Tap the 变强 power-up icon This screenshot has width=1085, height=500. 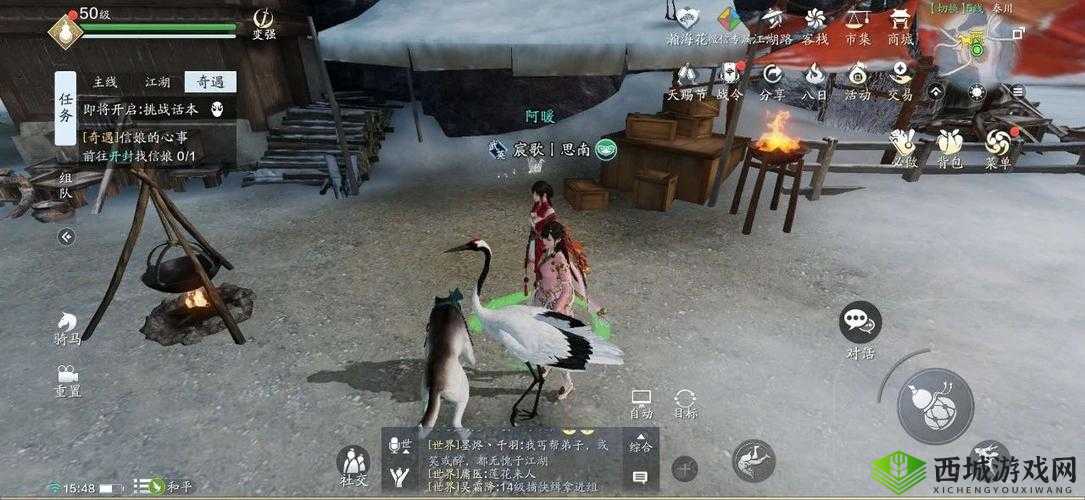pyautogui.click(x=264, y=24)
